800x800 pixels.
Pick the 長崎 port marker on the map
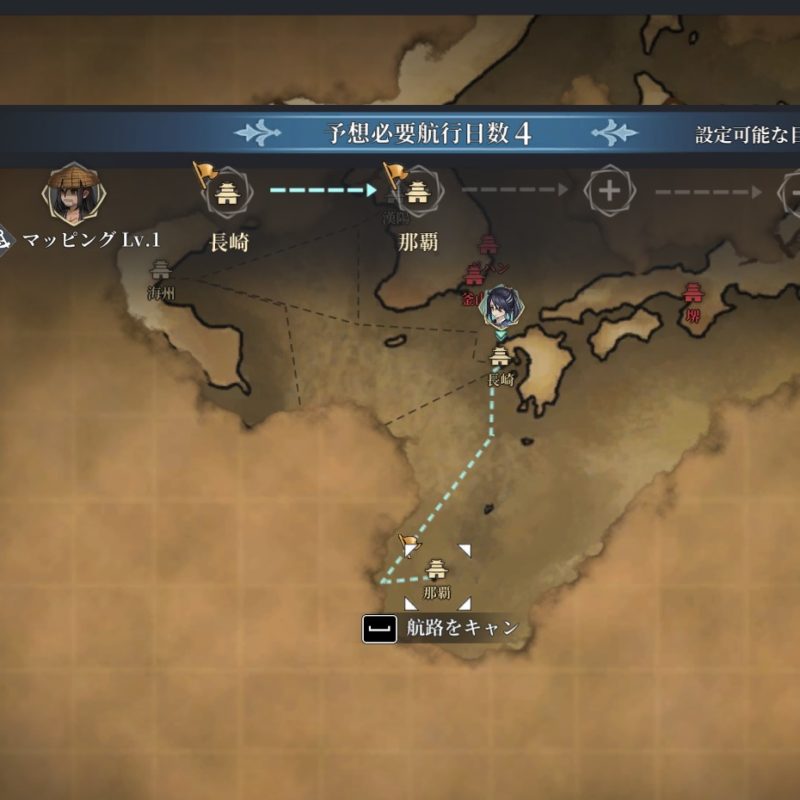pos(499,357)
